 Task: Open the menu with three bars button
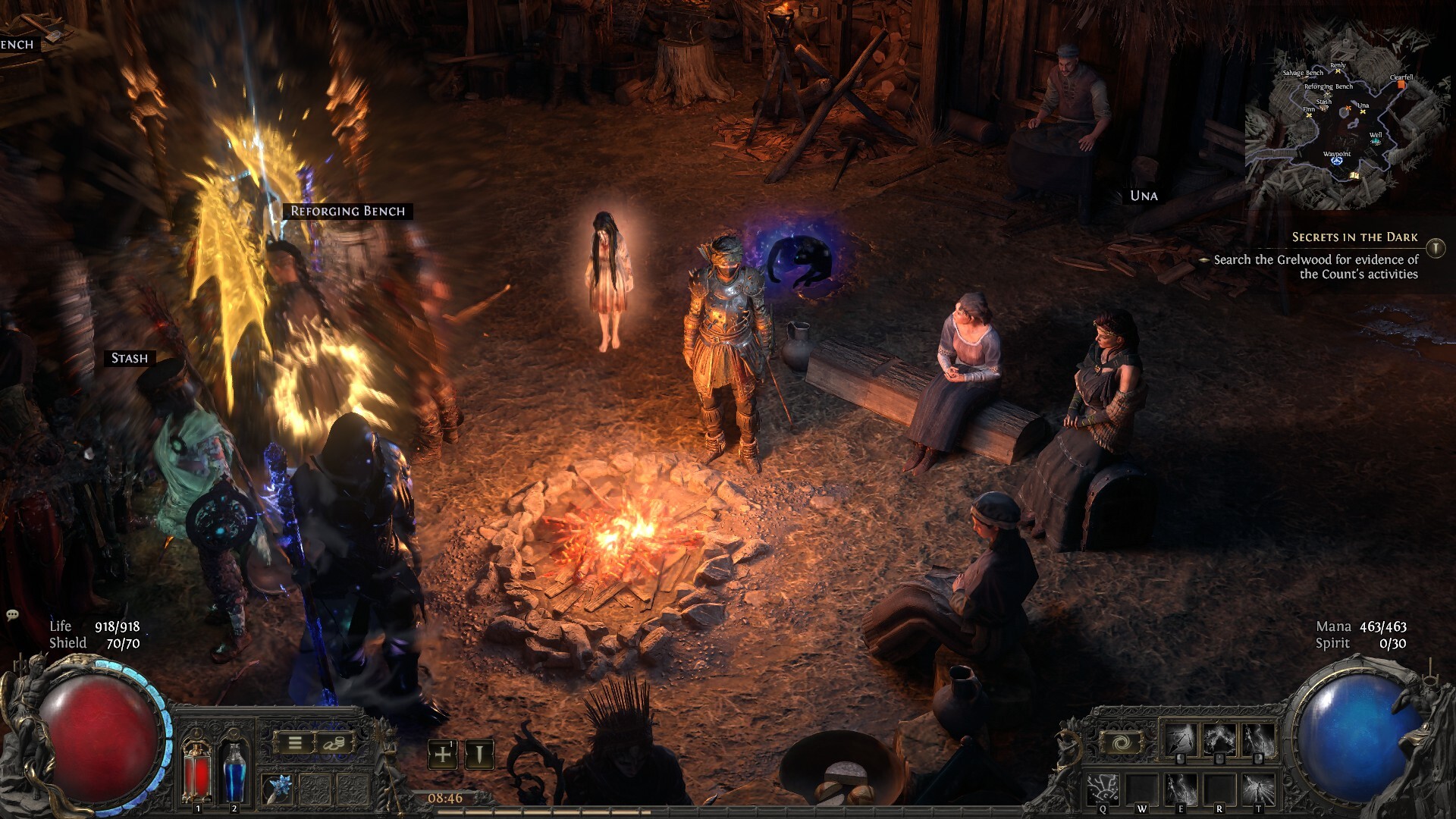point(295,743)
